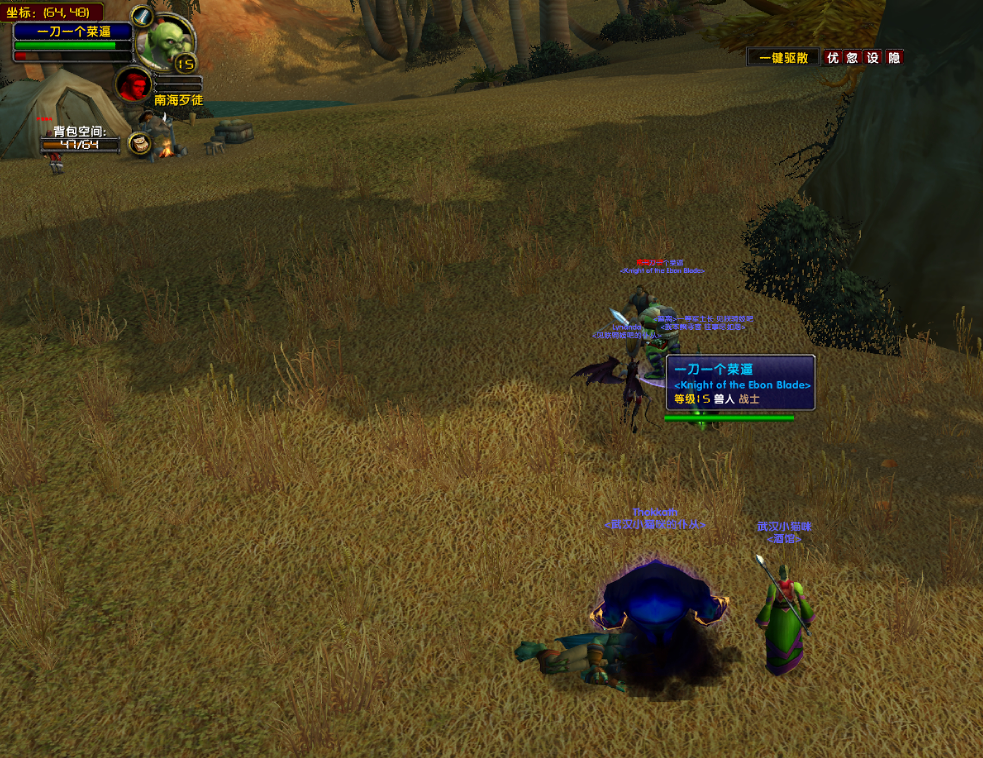Open the bag icon beside 背包空间

[x=139, y=145]
